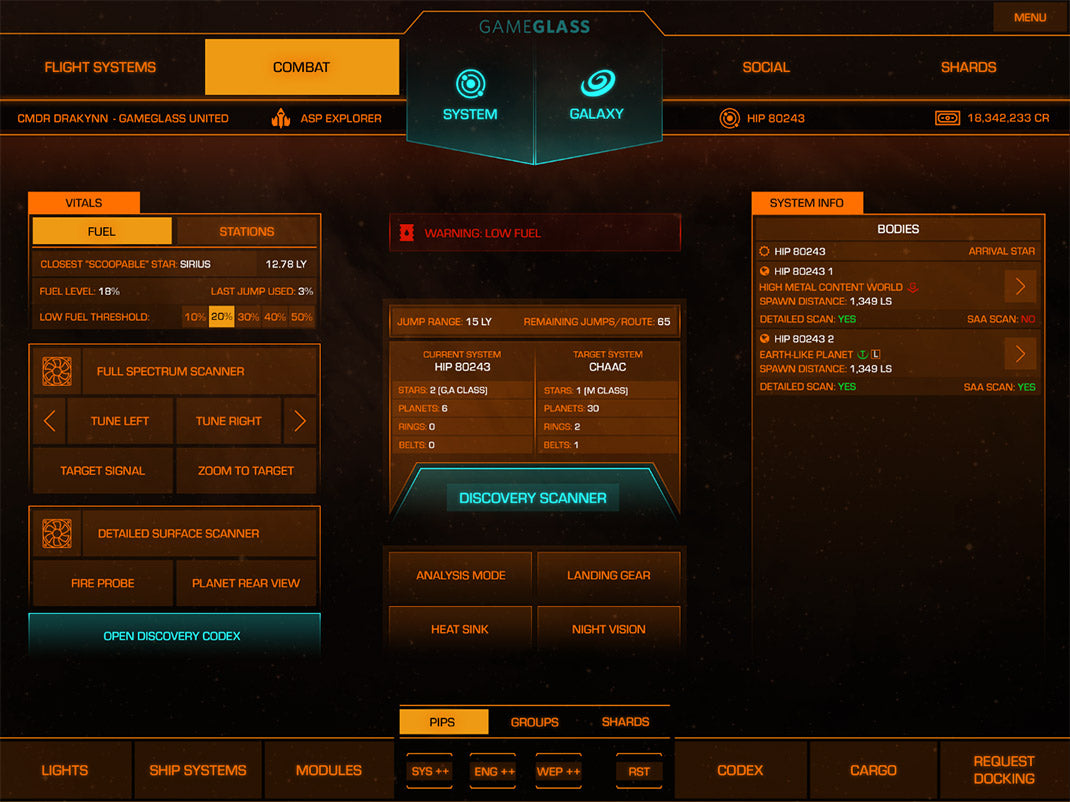1070x802 pixels.
Task: Request Docking with the station
Action: tap(1003, 770)
